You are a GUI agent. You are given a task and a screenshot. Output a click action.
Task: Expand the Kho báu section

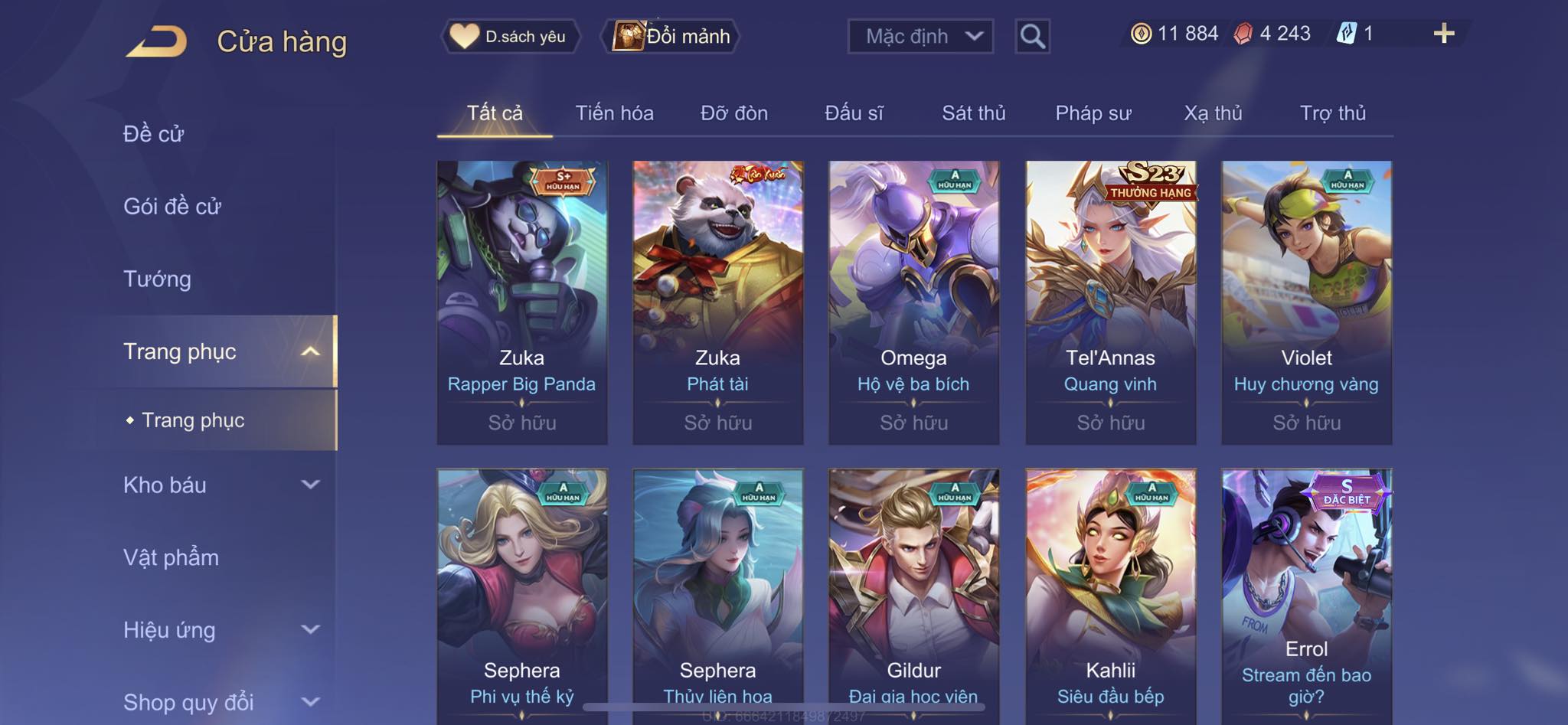point(220,485)
